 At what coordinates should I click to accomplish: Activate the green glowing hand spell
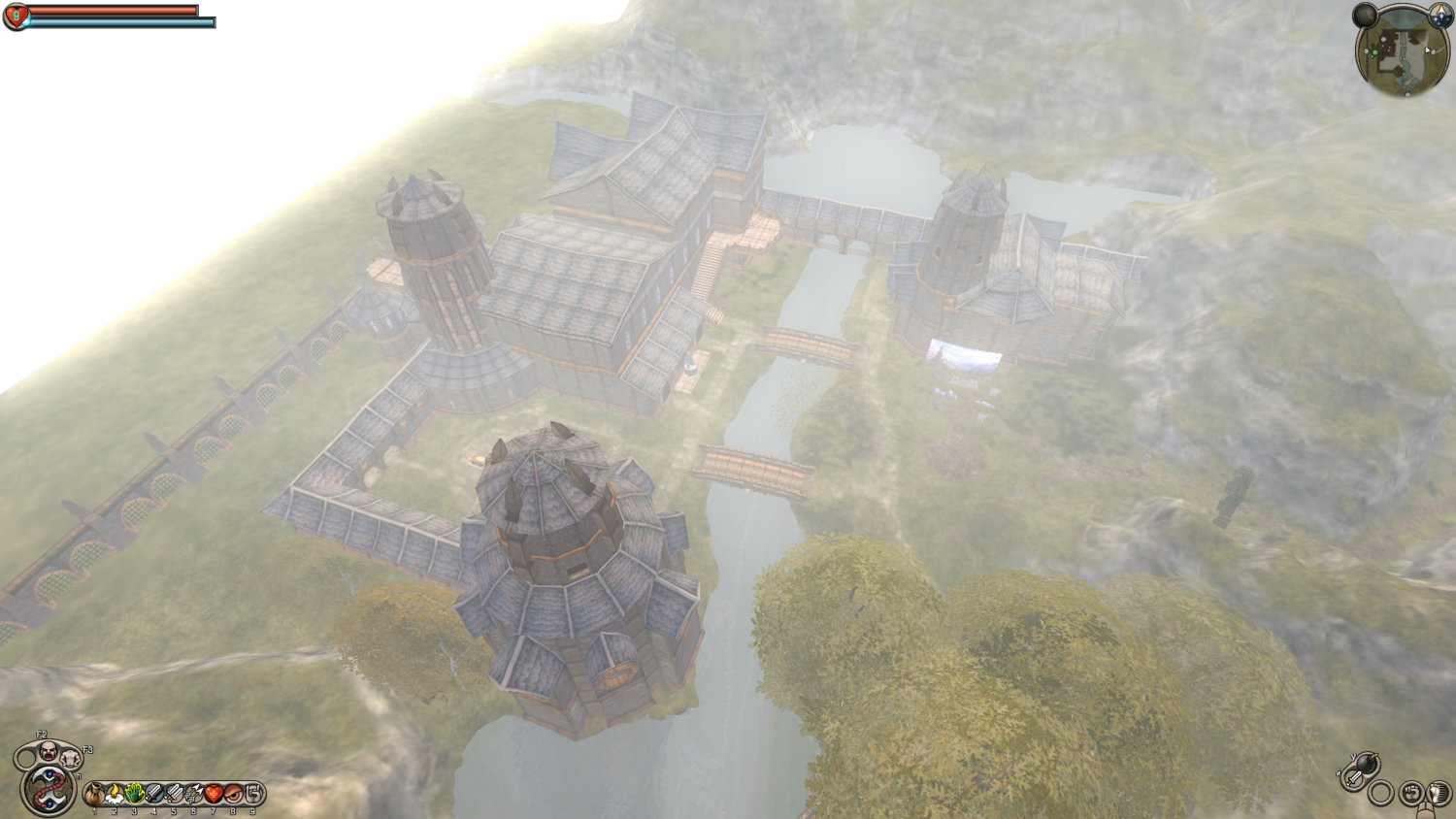pyautogui.click(x=134, y=795)
